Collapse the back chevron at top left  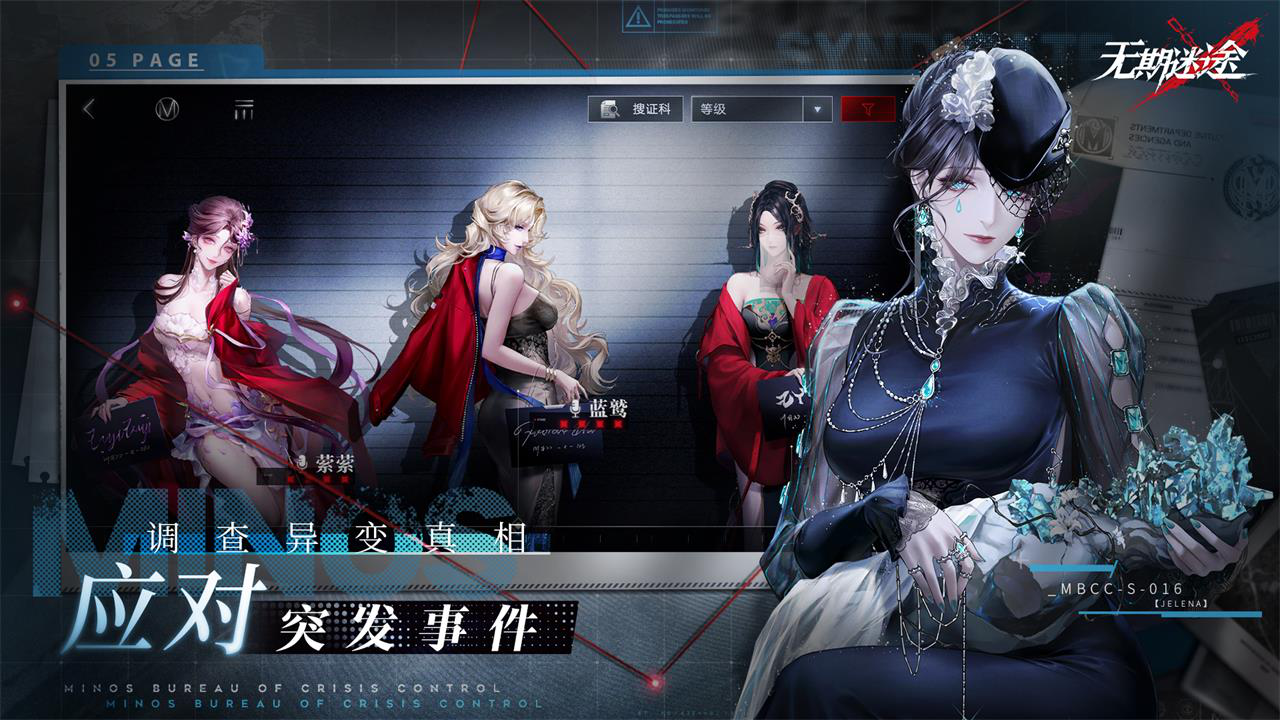[x=88, y=108]
